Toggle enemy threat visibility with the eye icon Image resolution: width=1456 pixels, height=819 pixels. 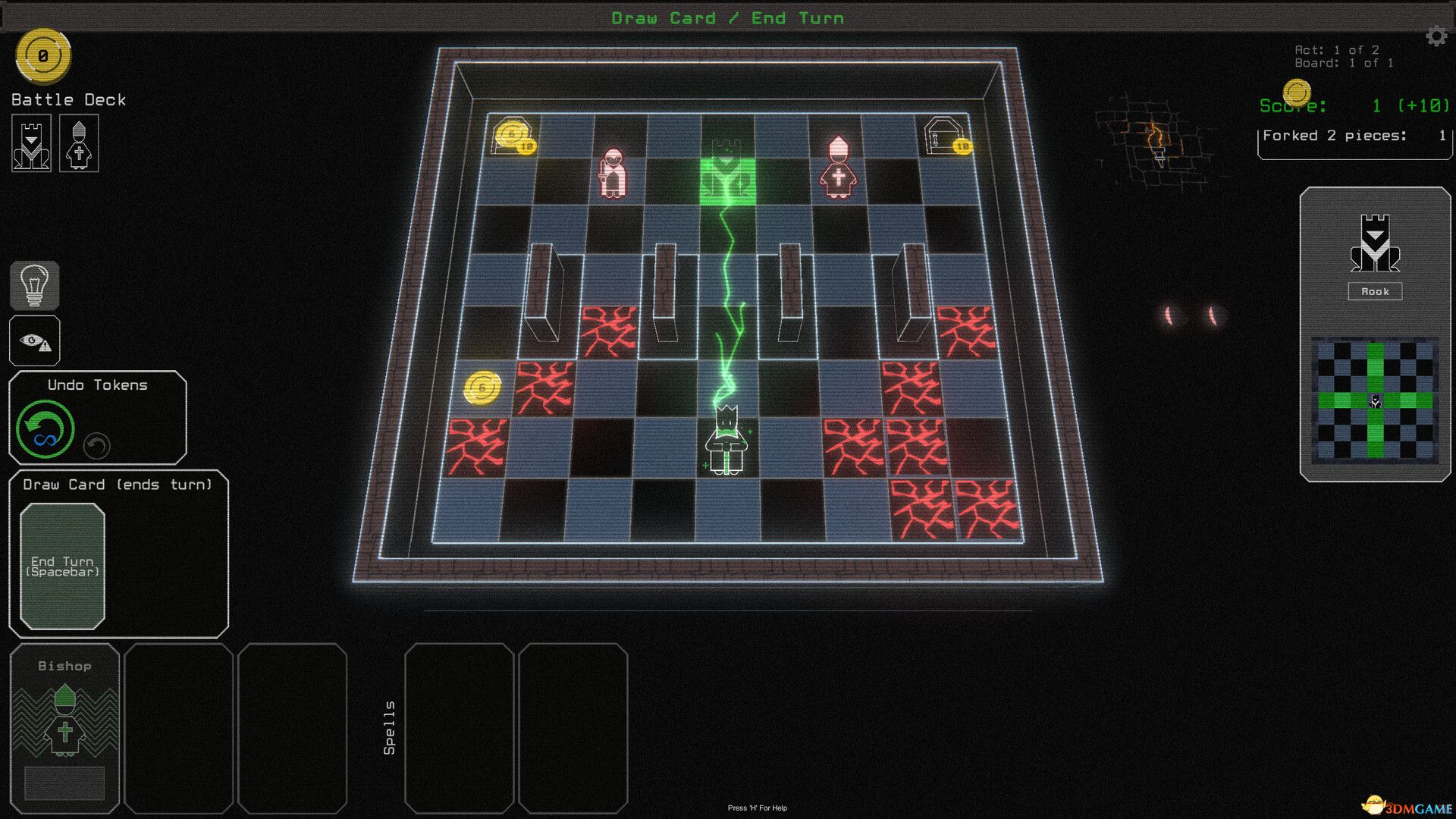pos(34,339)
